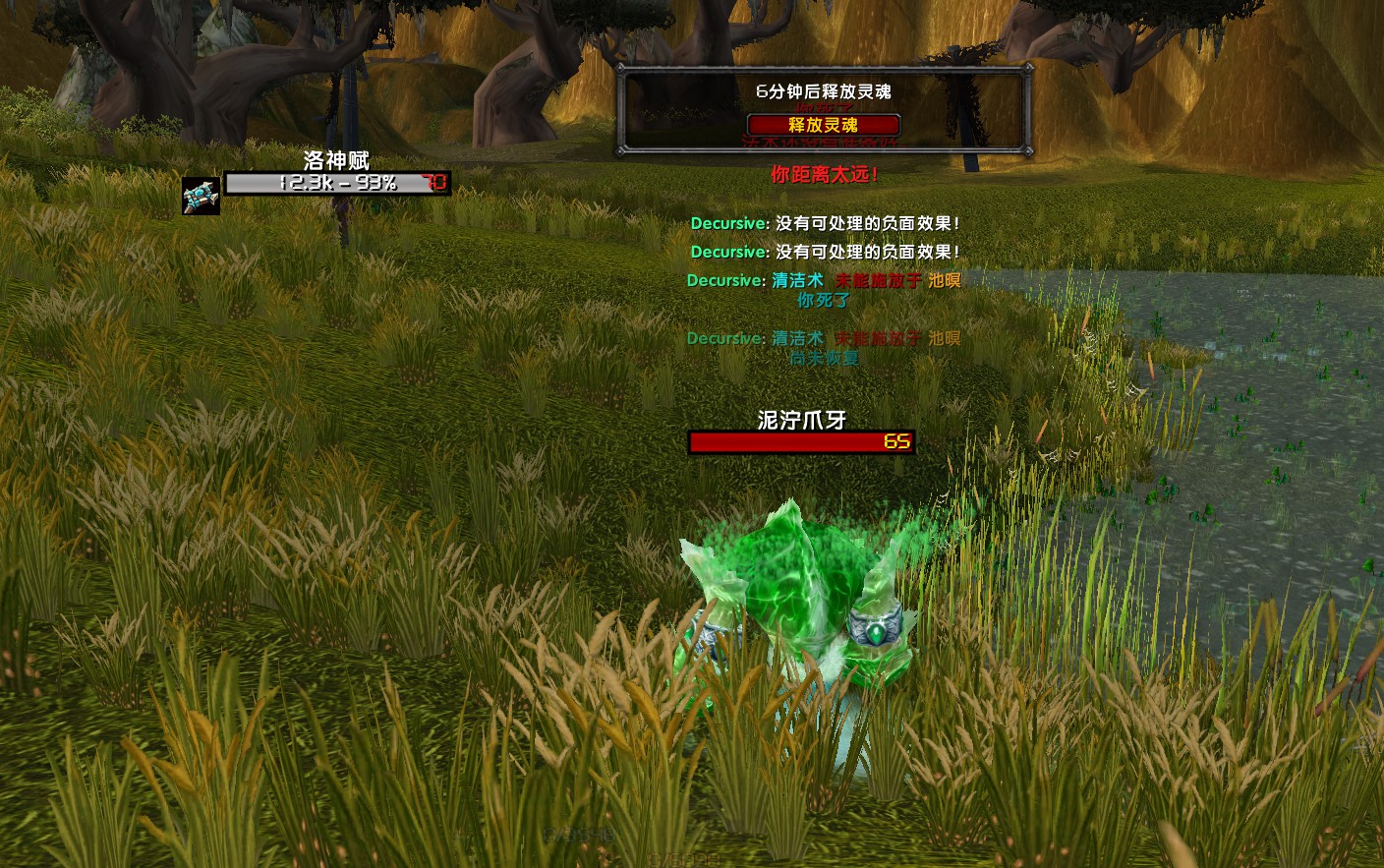Click the red 释放灵魂 release spirit button
This screenshot has width=1384, height=868.
click(823, 125)
